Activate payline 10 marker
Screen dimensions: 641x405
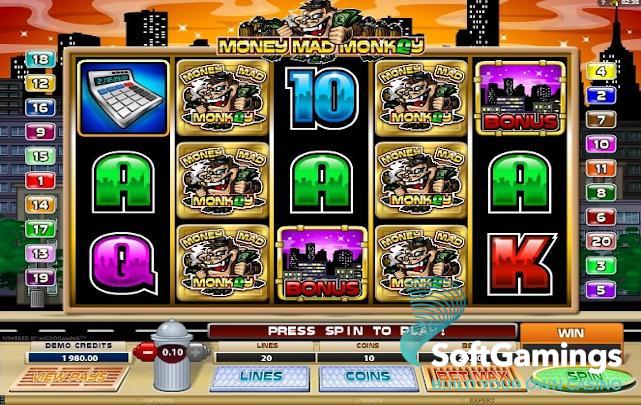601,144
